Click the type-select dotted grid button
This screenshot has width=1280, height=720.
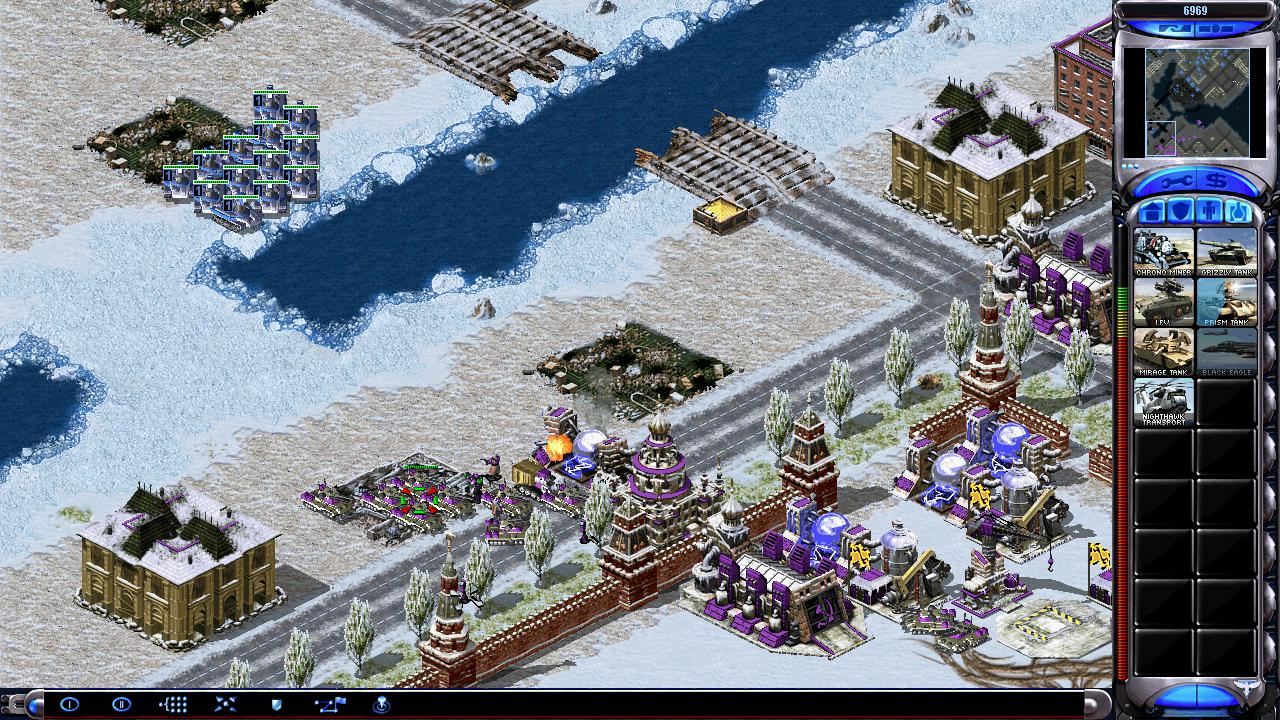click(x=173, y=704)
